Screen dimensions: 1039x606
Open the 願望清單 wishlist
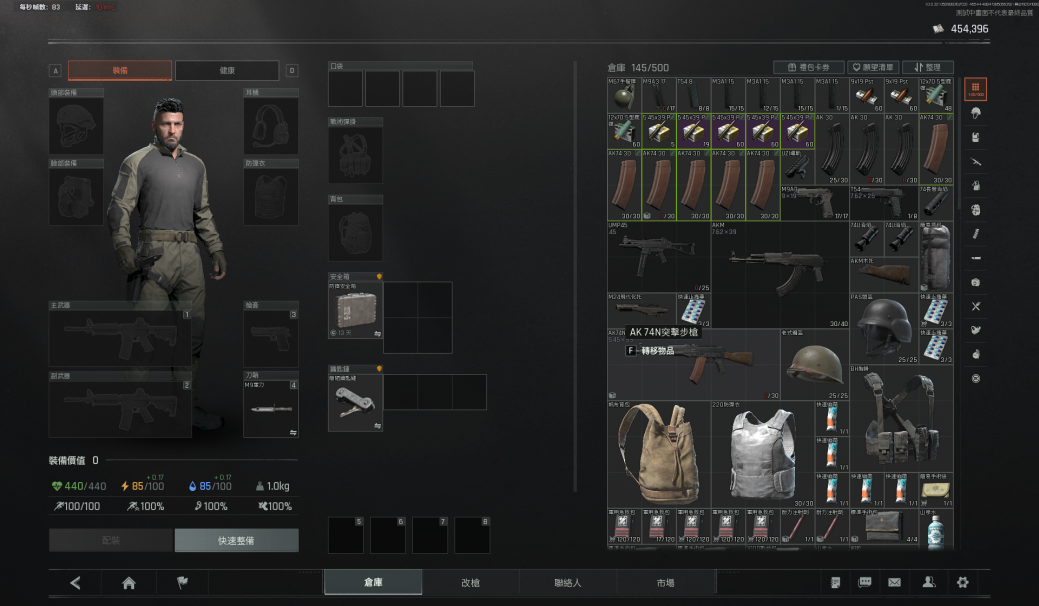click(x=872, y=67)
